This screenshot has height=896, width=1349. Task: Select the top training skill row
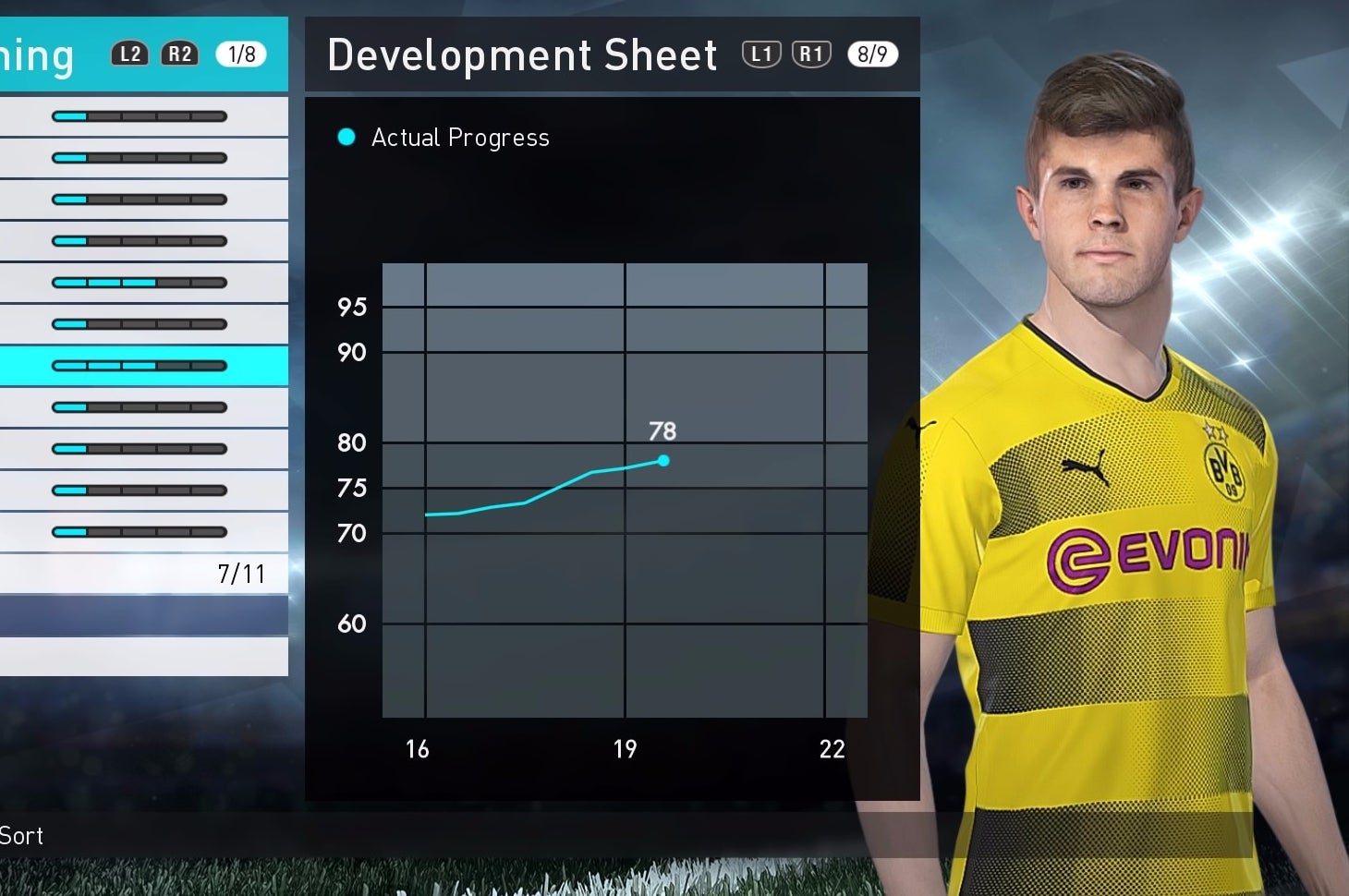[139, 115]
